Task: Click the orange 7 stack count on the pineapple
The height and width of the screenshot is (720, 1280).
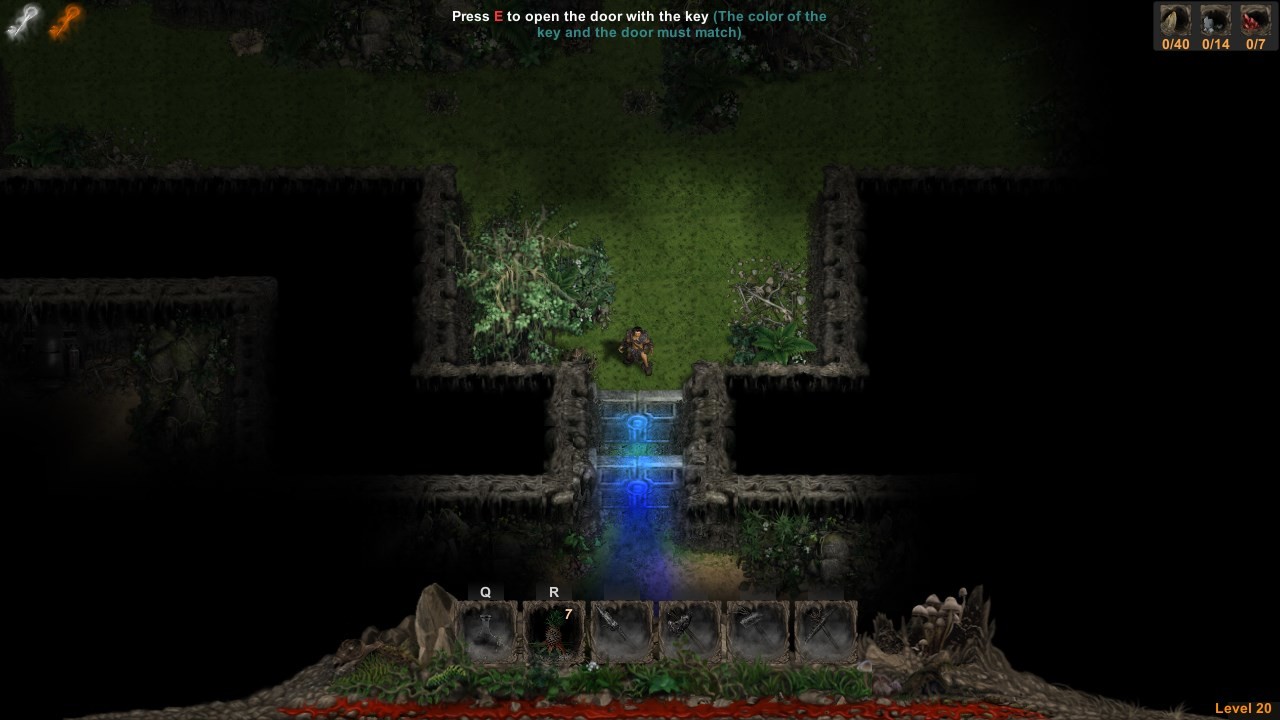Action: 567,614
